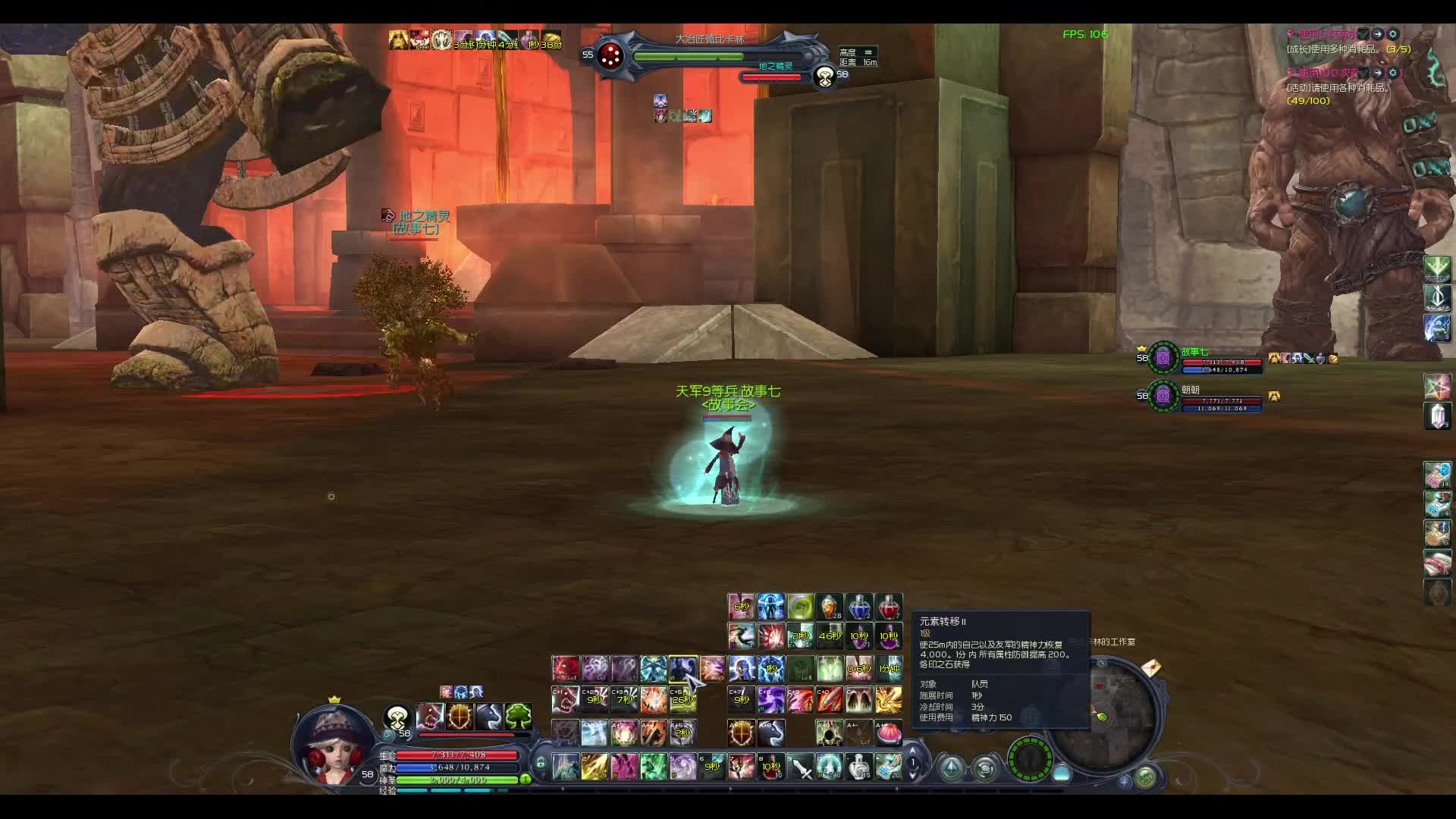Image resolution: width=1456 pixels, height=819 pixels.
Task: Use the red jelly item slot
Action: click(x=889, y=733)
